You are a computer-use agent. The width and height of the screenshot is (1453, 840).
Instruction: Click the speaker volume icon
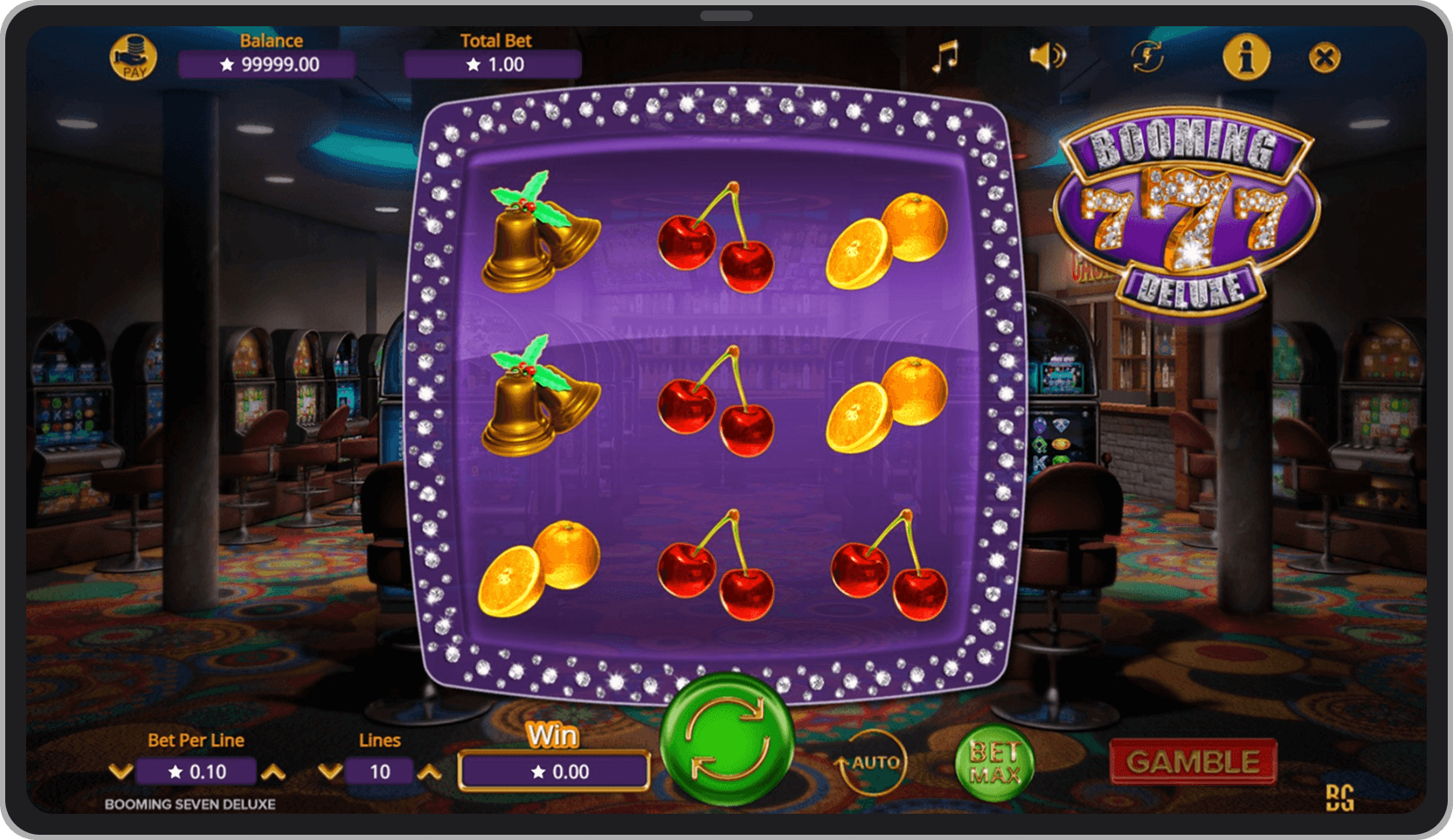(1049, 56)
